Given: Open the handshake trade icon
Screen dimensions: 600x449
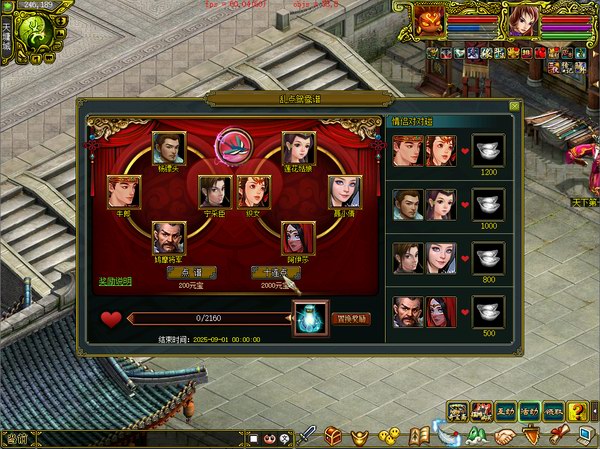Looking at the screenshot, I should click(505, 436).
